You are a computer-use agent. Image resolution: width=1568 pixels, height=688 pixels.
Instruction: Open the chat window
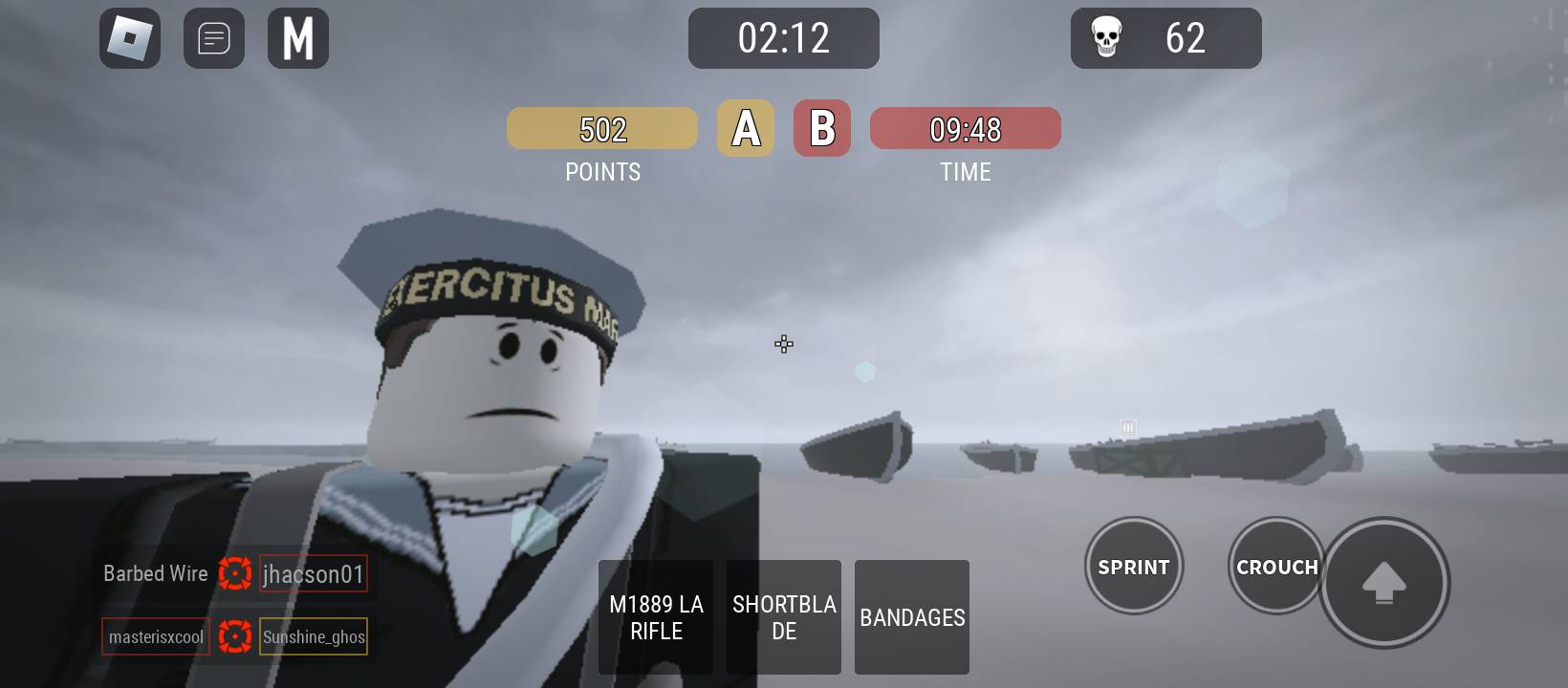pyautogui.click(x=214, y=38)
